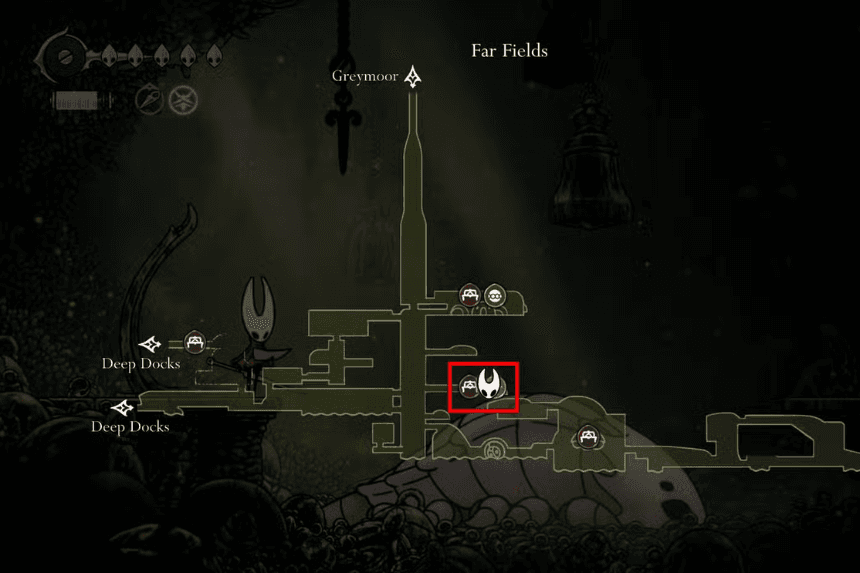Choose the bench marker next to Hornet's marker
860x573 pixels.
click(x=467, y=386)
